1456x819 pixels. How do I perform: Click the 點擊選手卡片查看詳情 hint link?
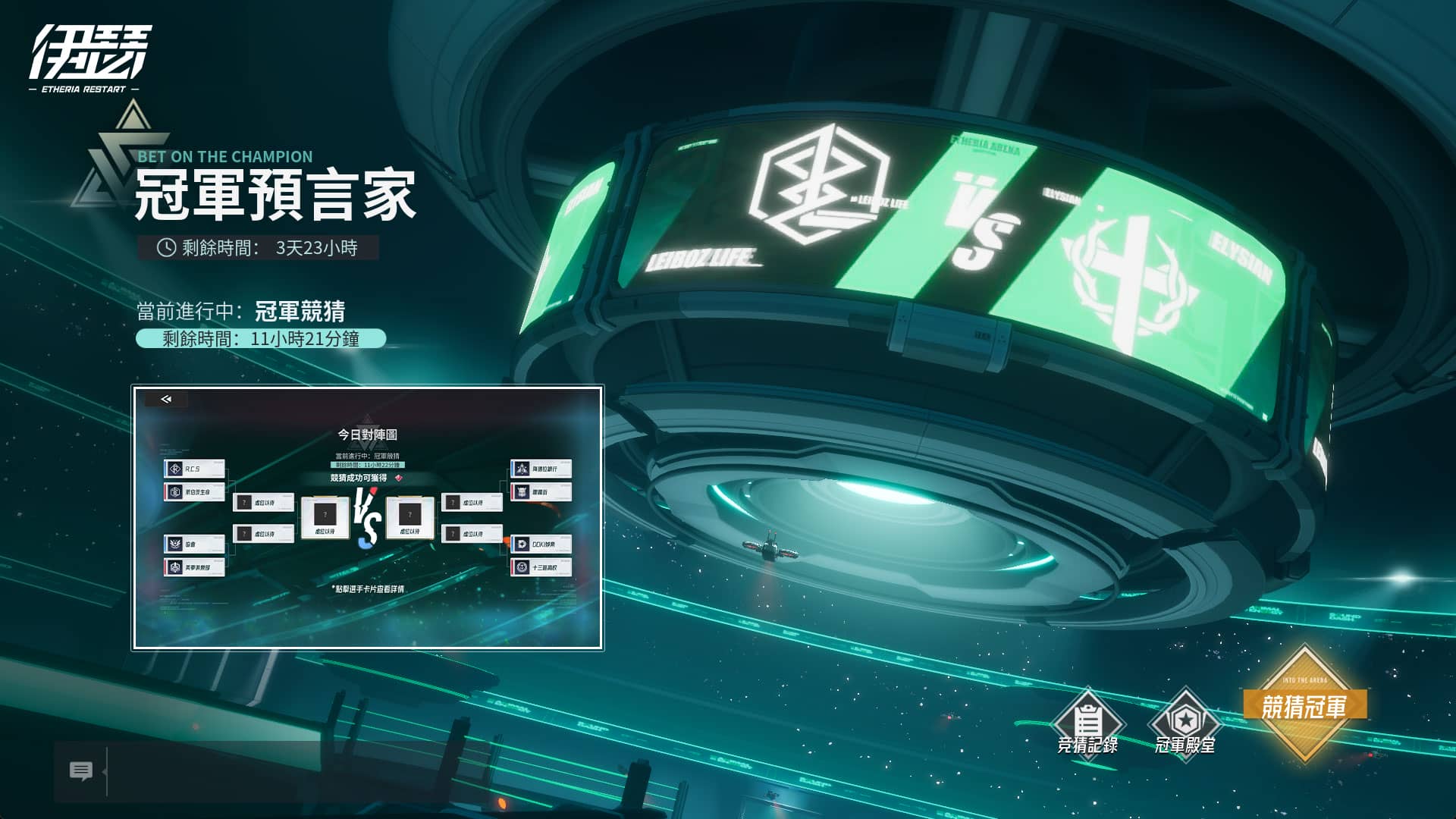[x=368, y=589]
